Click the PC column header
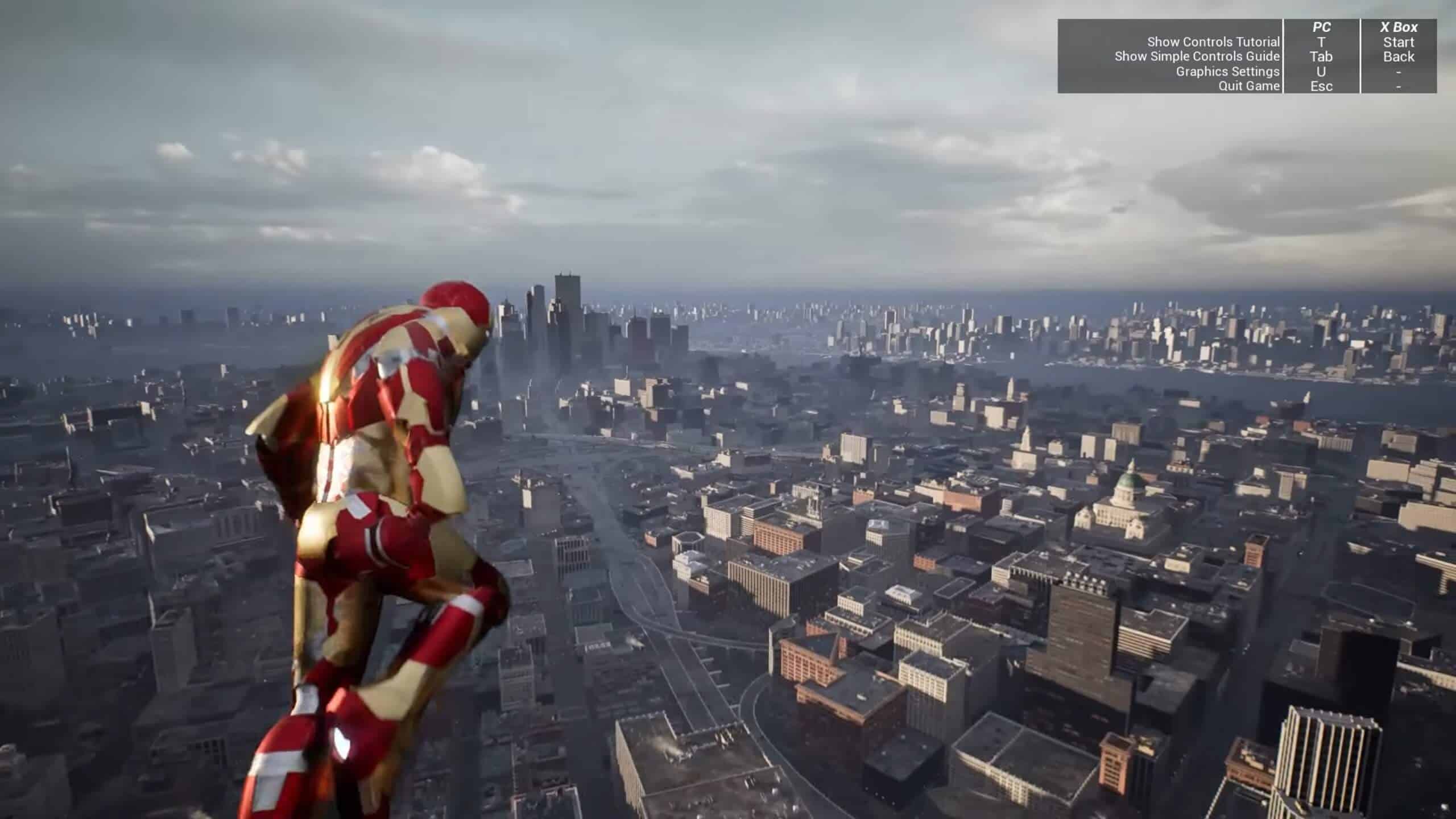 (x=1322, y=26)
